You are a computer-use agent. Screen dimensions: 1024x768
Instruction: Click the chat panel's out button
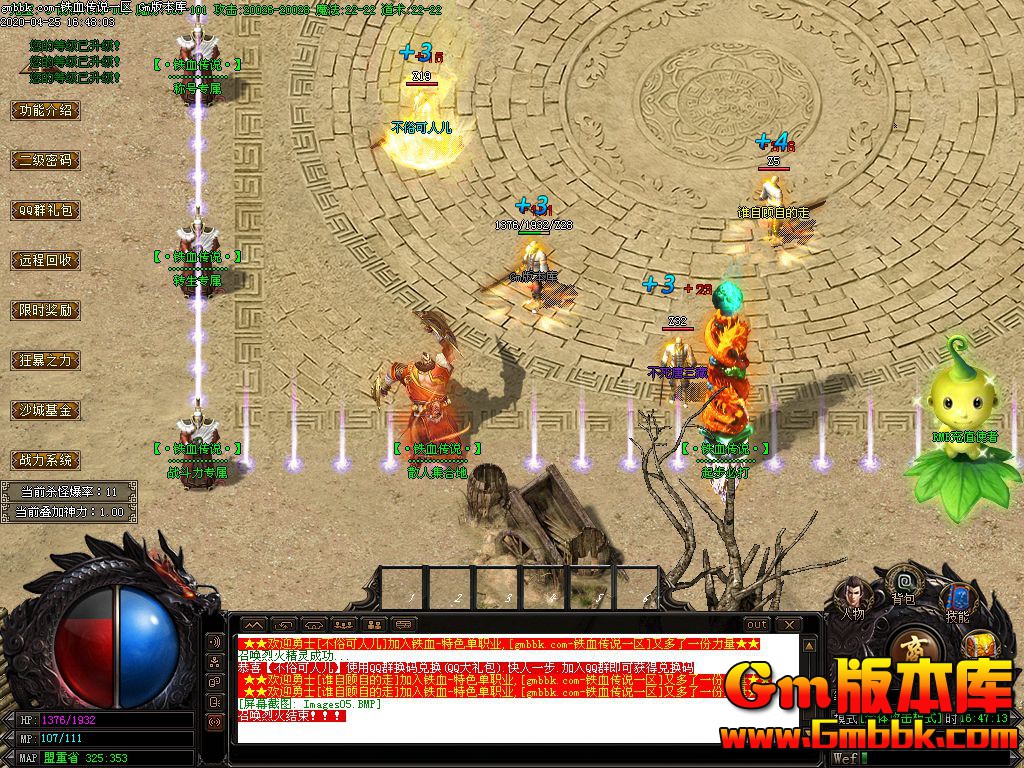point(757,625)
